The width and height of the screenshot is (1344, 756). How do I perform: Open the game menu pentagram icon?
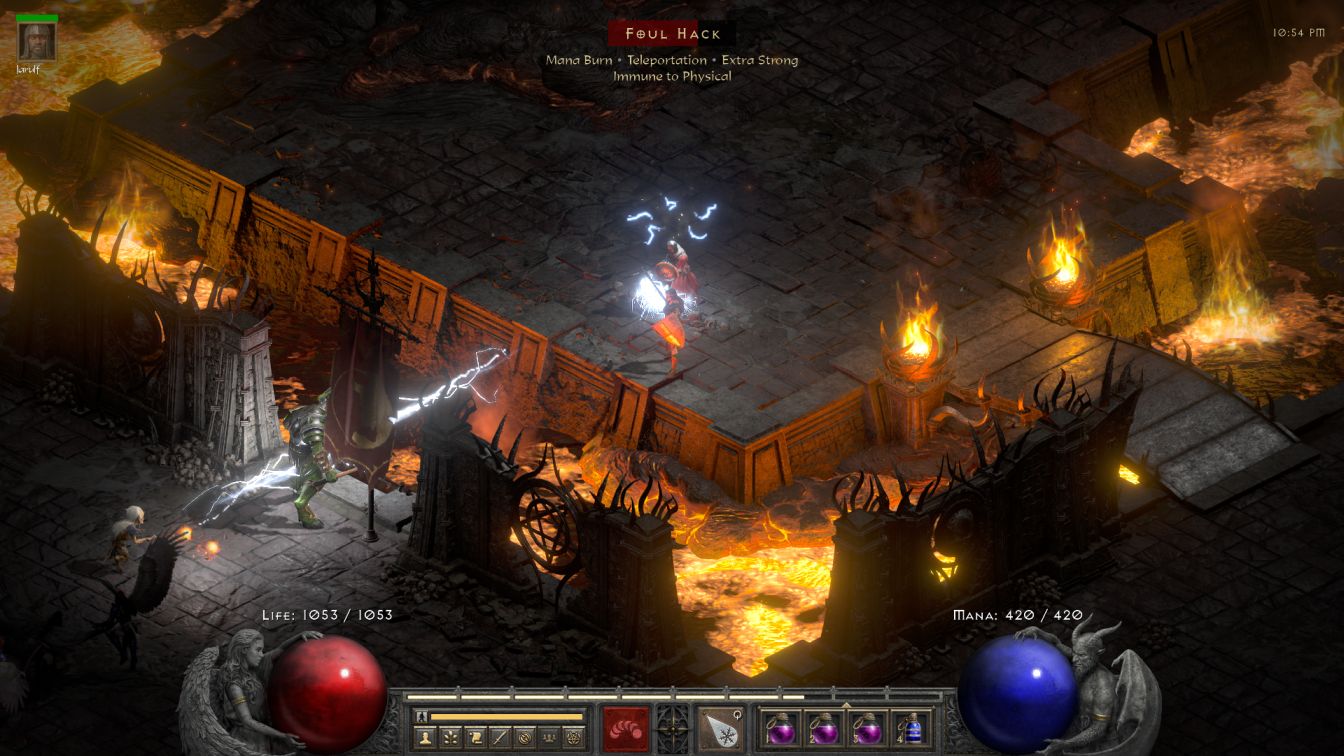pyautogui.click(x=574, y=737)
